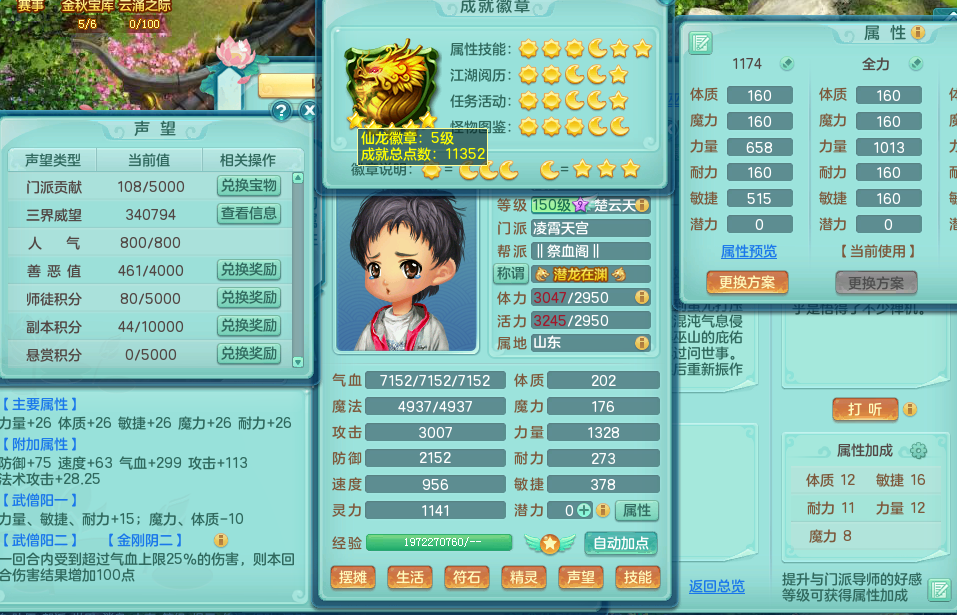Click the orange 更换方案 button

click(x=747, y=283)
